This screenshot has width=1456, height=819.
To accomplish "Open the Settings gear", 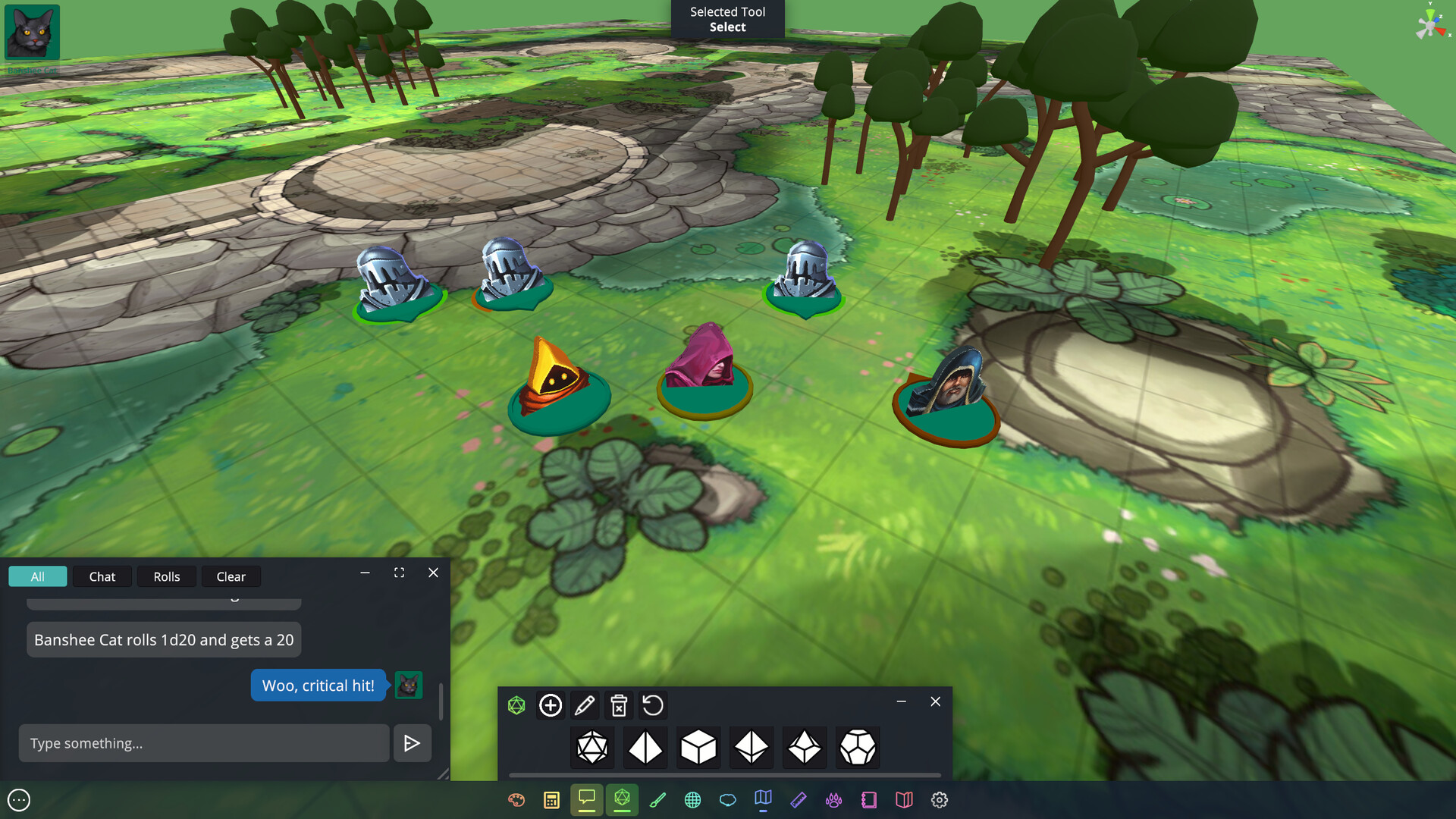I will coord(940,799).
